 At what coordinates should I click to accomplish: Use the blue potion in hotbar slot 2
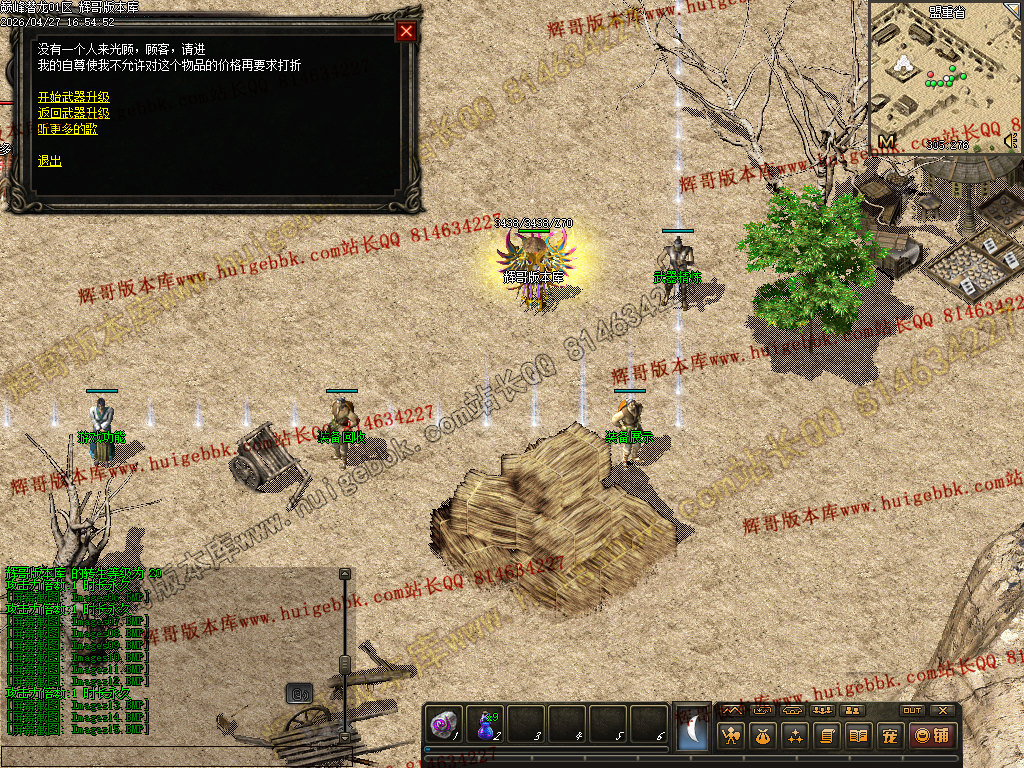[485, 724]
